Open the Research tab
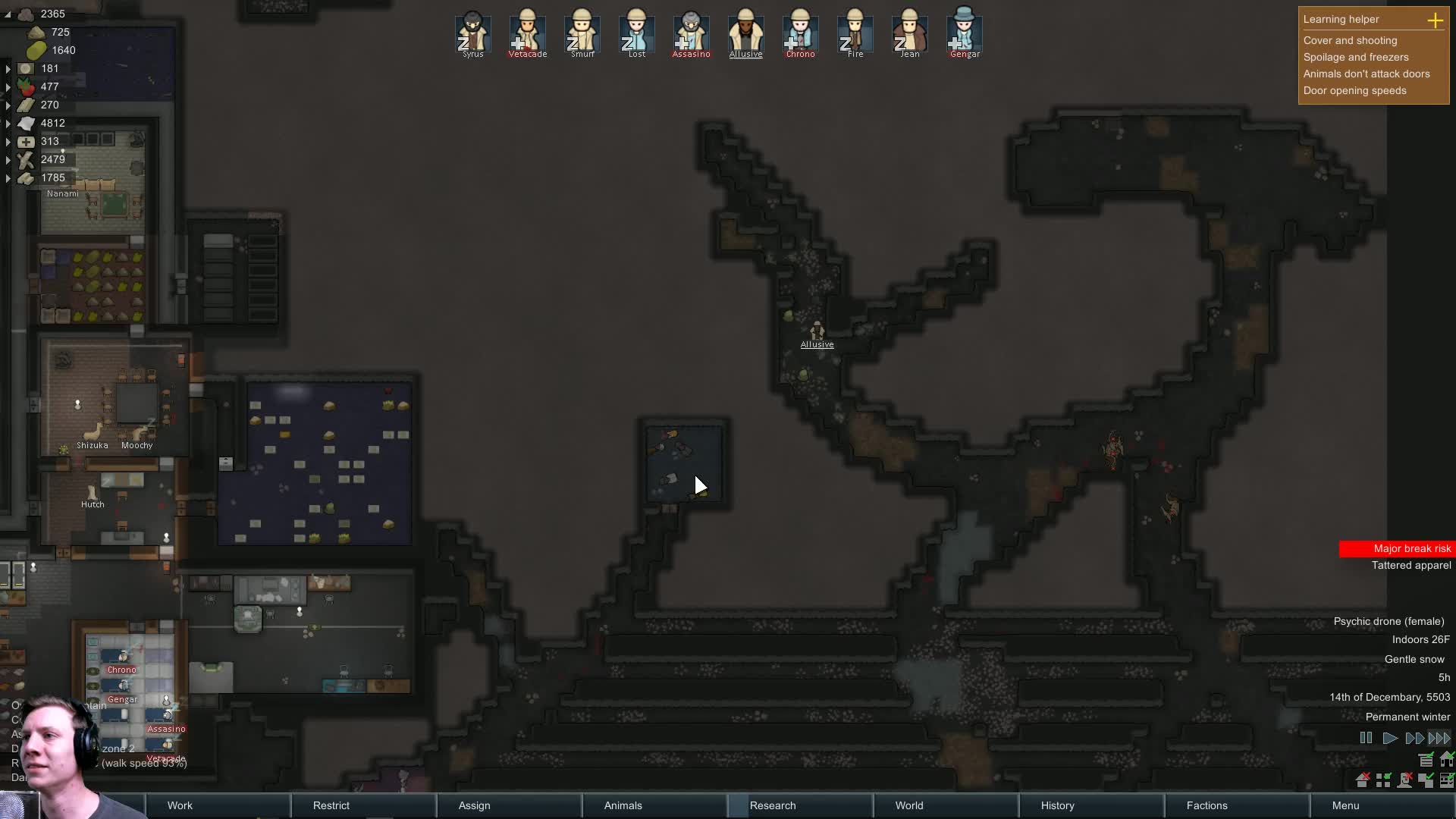 773,805
